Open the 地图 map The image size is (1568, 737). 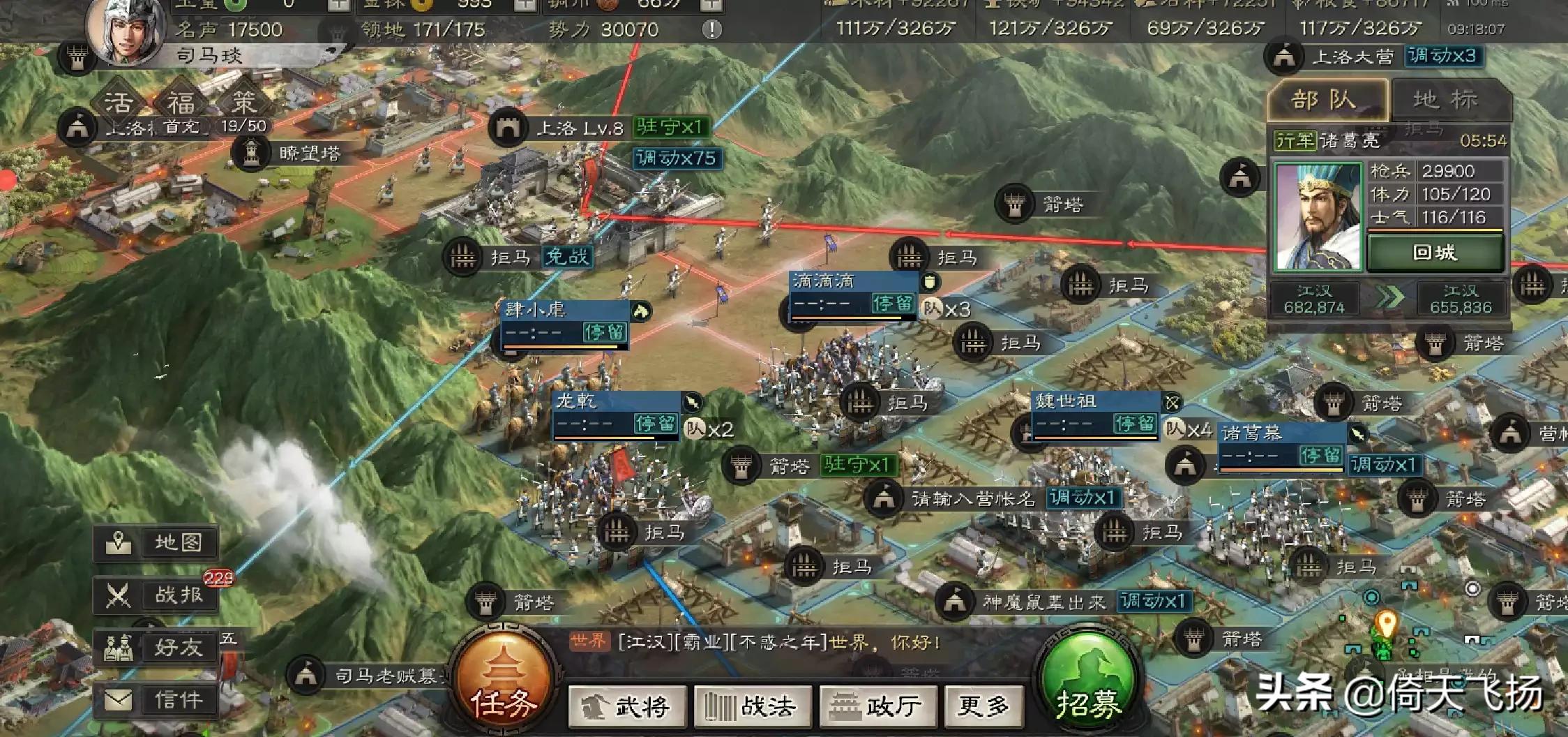click(x=156, y=543)
